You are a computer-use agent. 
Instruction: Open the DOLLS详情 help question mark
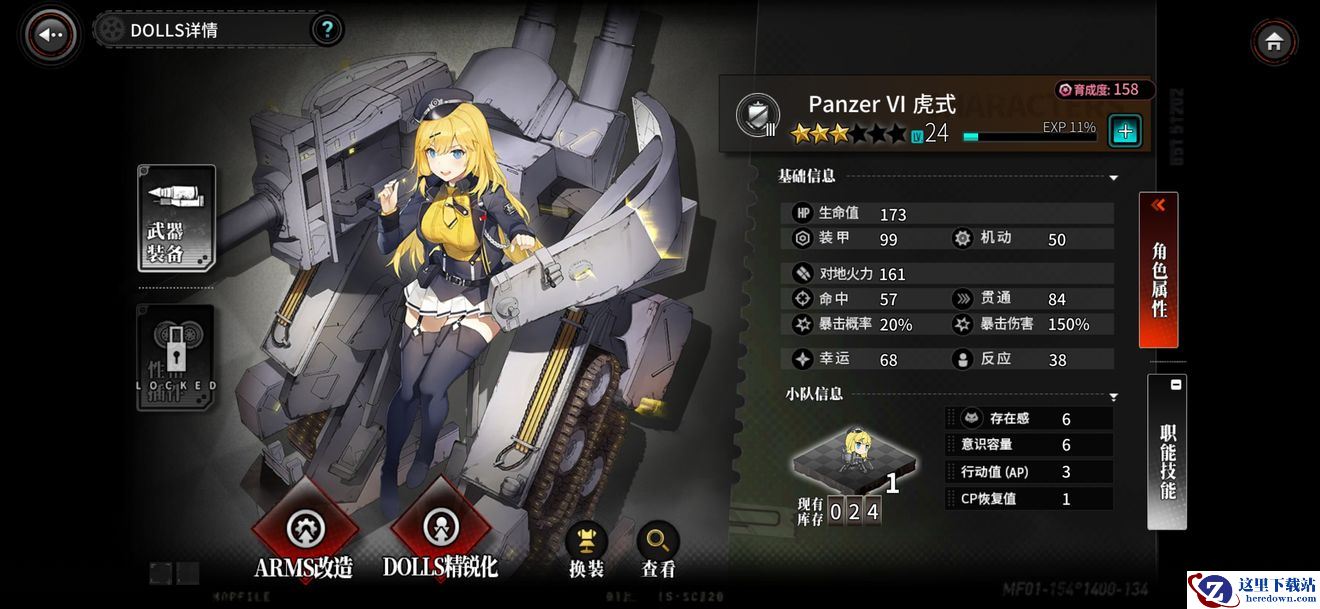(327, 30)
